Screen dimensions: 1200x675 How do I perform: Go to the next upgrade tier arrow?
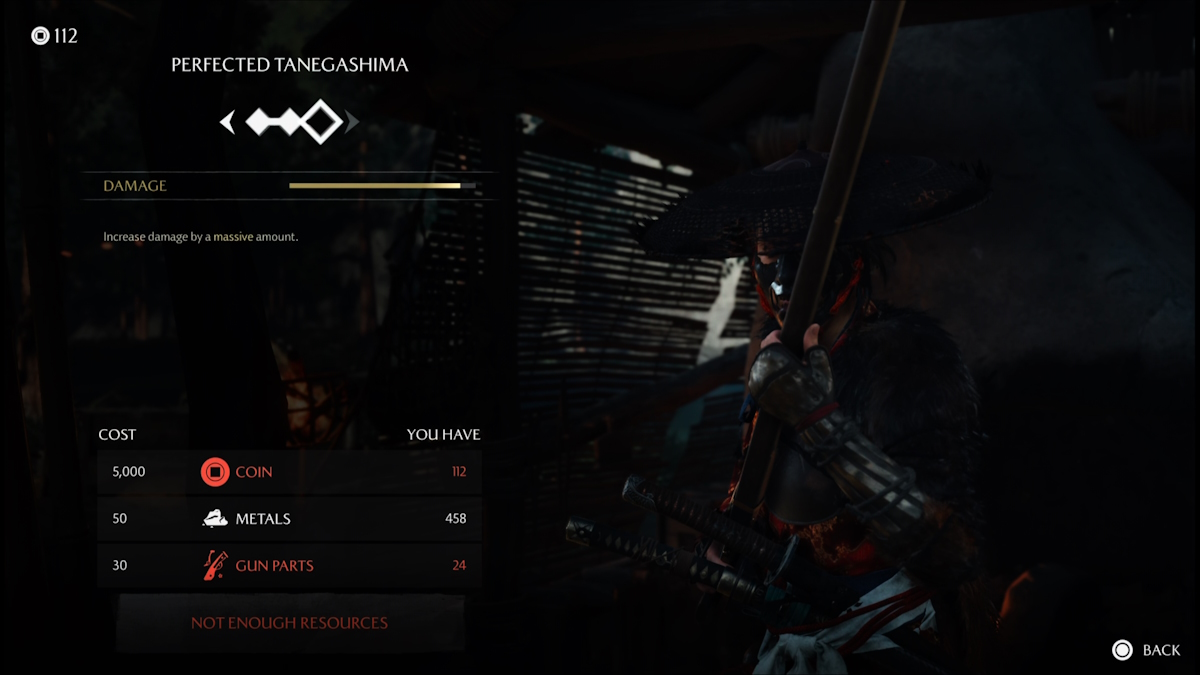(x=351, y=122)
